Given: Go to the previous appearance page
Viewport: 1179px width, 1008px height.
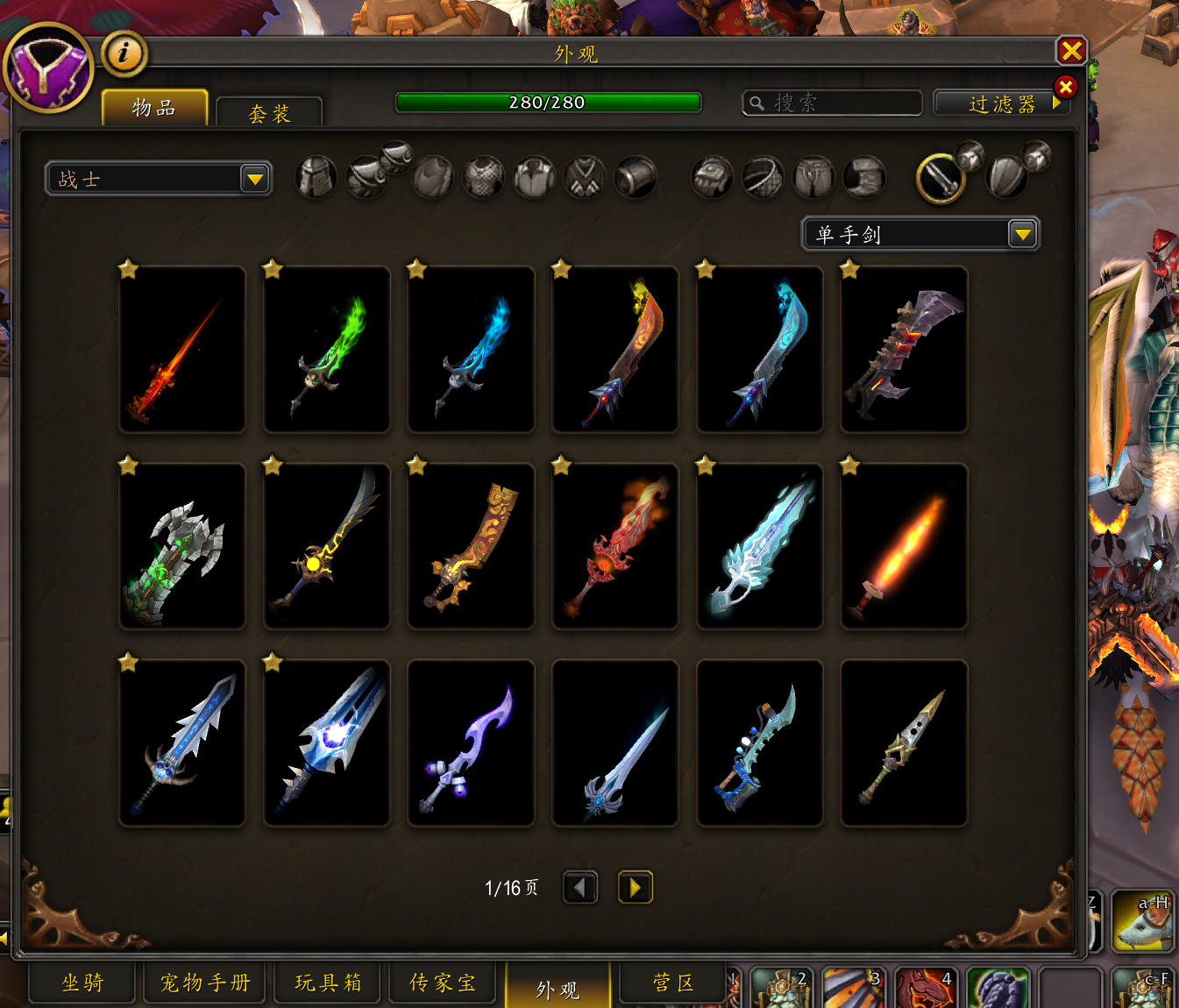Looking at the screenshot, I should pyautogui.click(x=580, y=887).
